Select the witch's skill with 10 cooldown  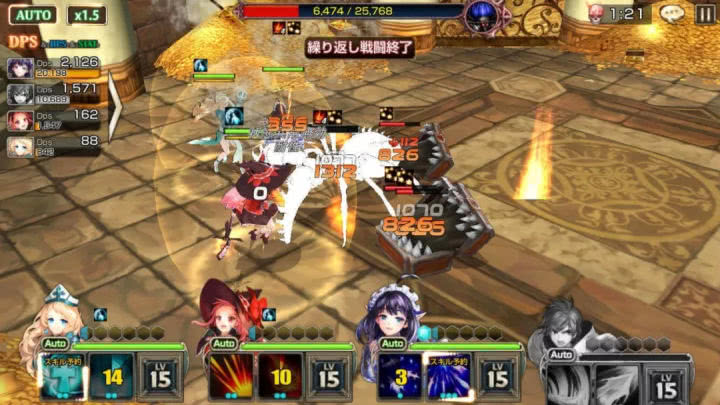click(280, 376)
